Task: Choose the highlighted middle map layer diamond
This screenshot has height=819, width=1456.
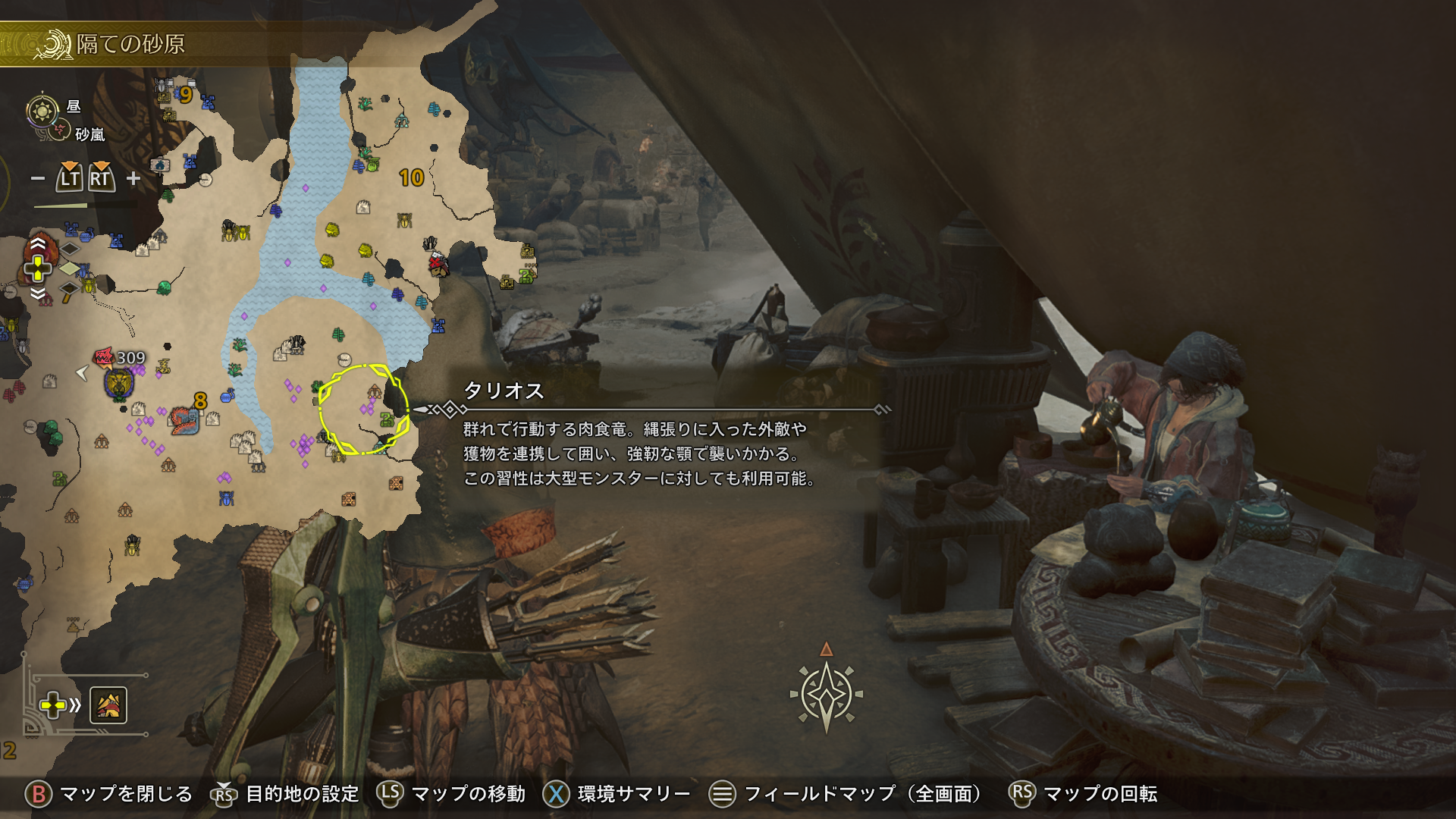Action: click(70, 268)
